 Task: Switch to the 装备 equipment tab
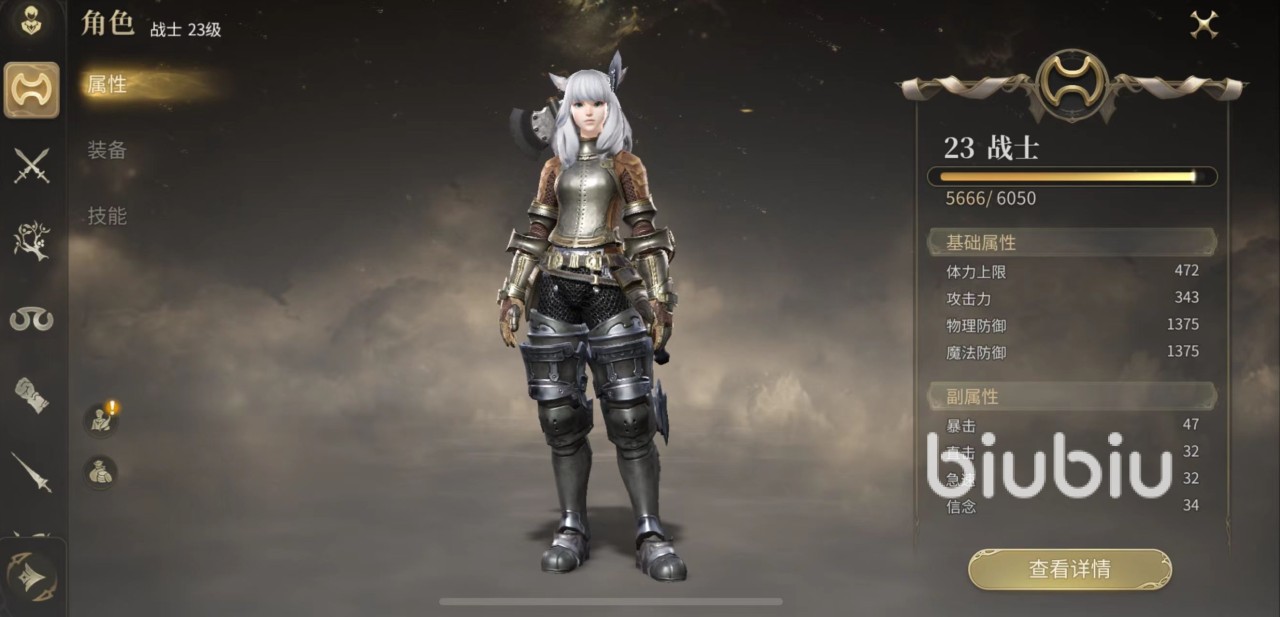(107, 150)
